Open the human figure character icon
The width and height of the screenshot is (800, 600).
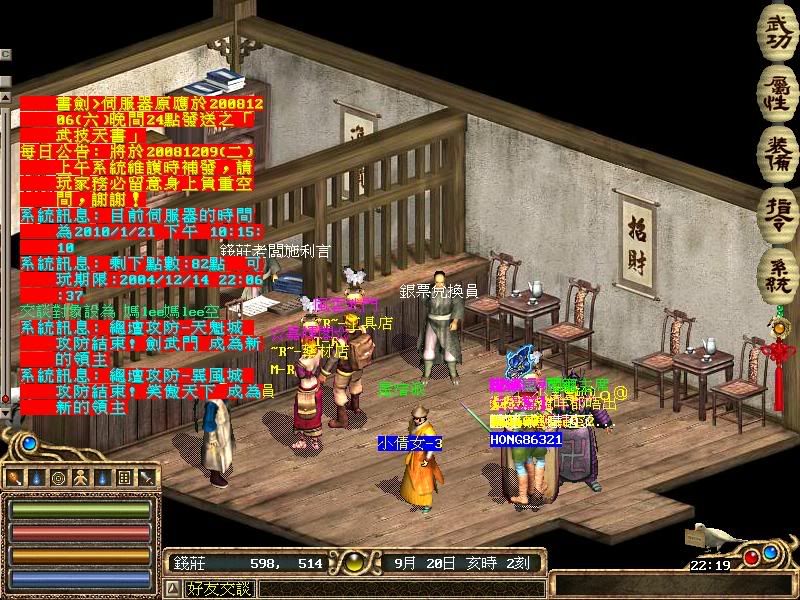click(79, 477)
